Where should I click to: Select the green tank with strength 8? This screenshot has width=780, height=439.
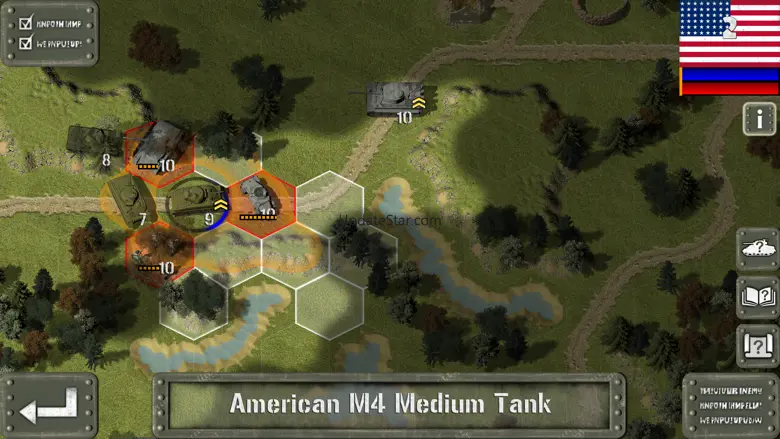pyautogui.click(x=91, y=140)
